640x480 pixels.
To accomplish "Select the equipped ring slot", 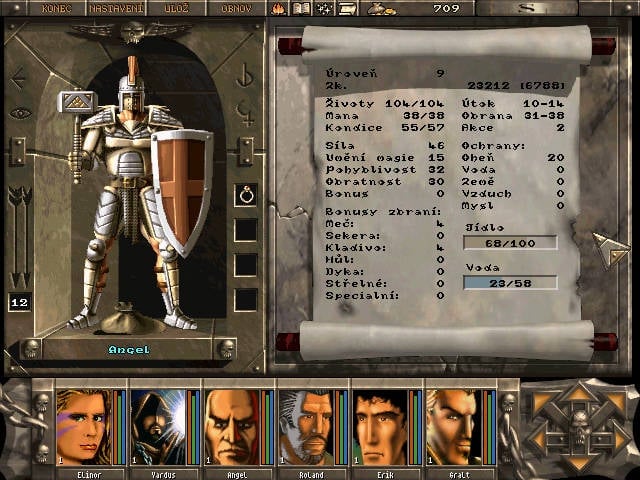I will tap(246, 195).
